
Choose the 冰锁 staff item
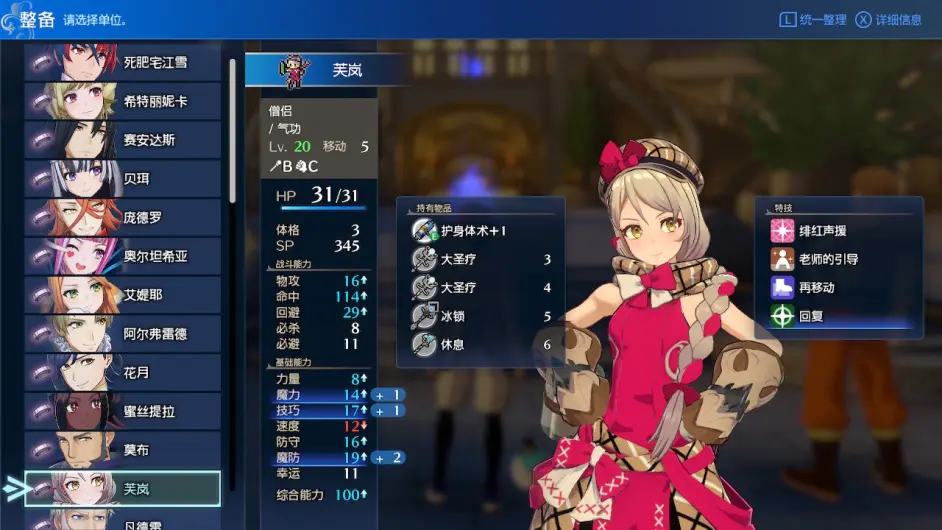point(480,316)
